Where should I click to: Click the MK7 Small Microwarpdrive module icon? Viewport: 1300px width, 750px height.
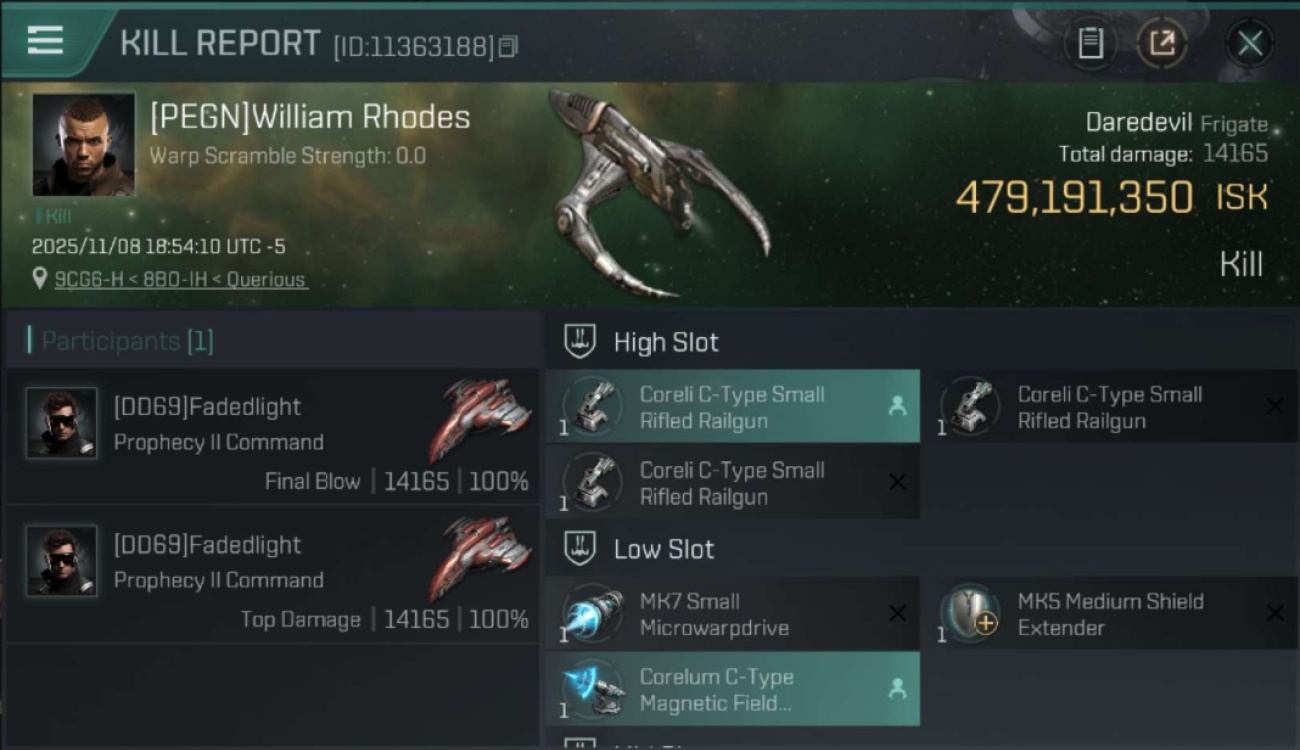(x=591, y=614)
